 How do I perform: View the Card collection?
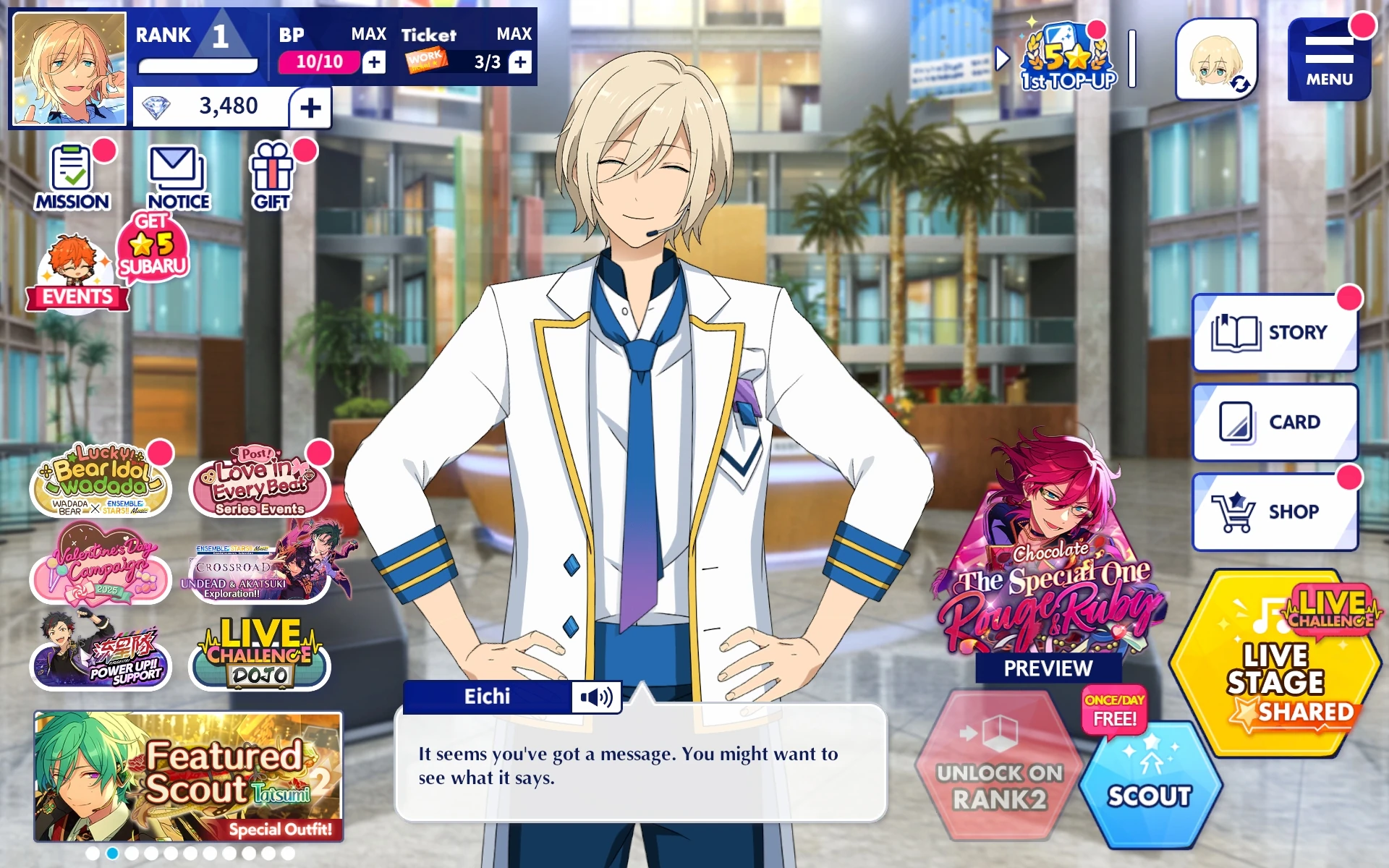pyautogui.click(x=1274, y=420)
